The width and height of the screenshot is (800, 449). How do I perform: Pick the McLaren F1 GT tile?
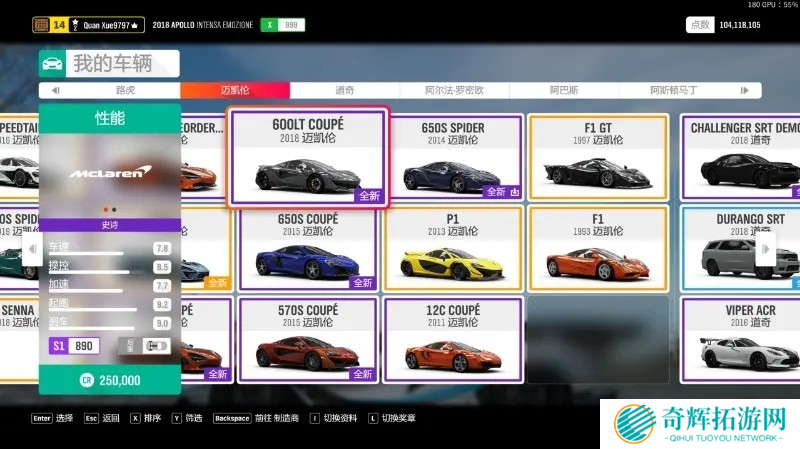[598, 158]
